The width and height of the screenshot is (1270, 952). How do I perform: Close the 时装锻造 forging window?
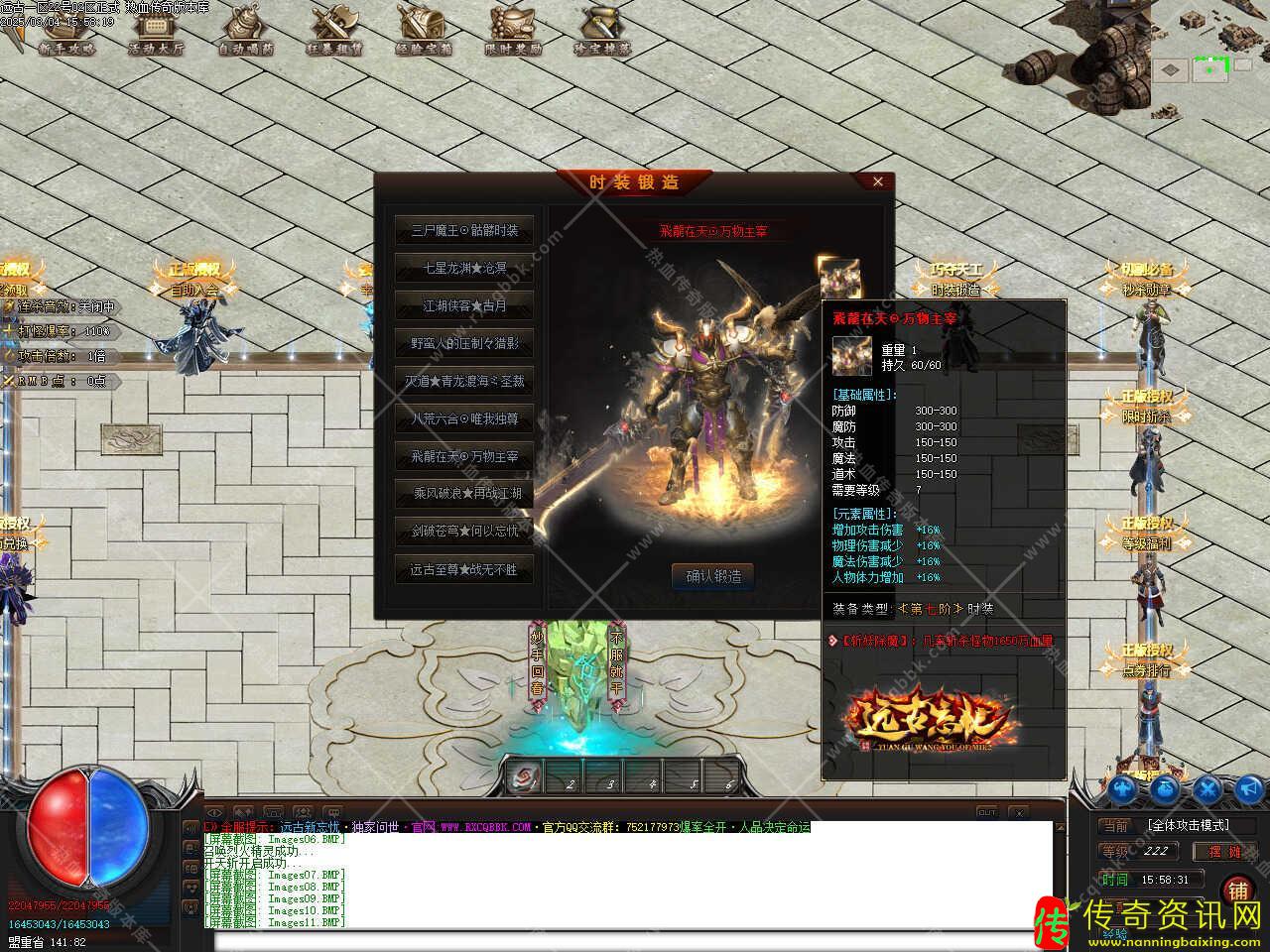pos(877,181)
